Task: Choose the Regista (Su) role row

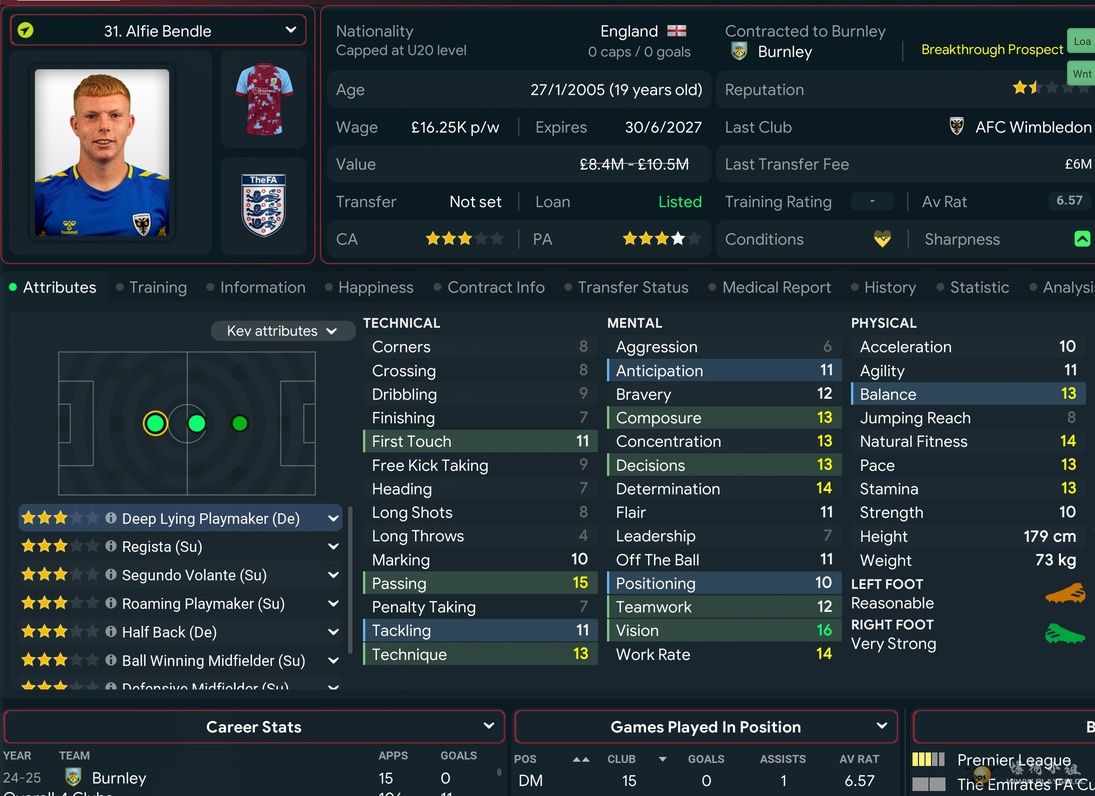Action: click(x=162, y=547)
